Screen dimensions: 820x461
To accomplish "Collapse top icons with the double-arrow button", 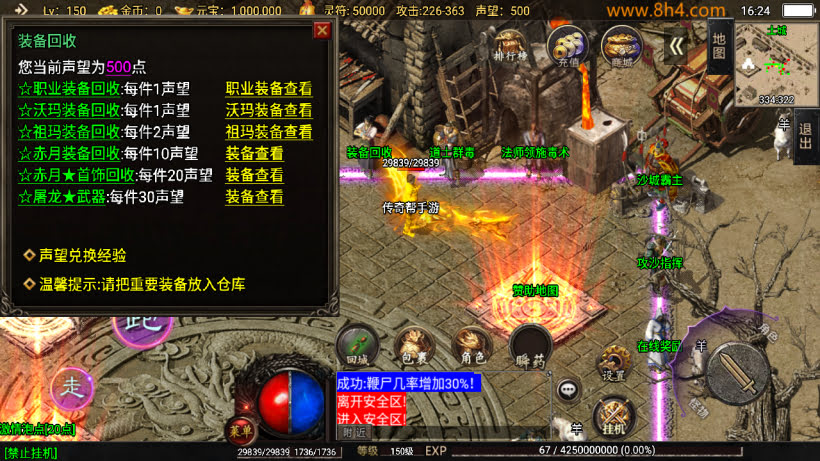I will (677, 46).
